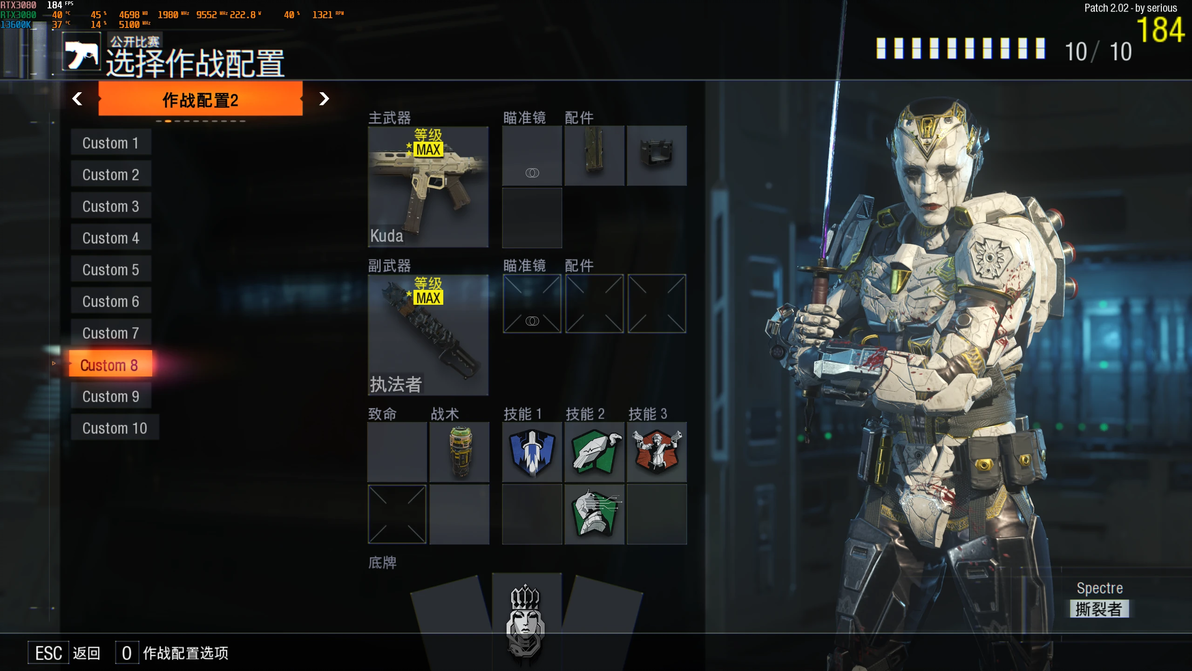Pick the Custom 4 loadout
Viewport: 1192px width, 671px height.
(110, 238)
